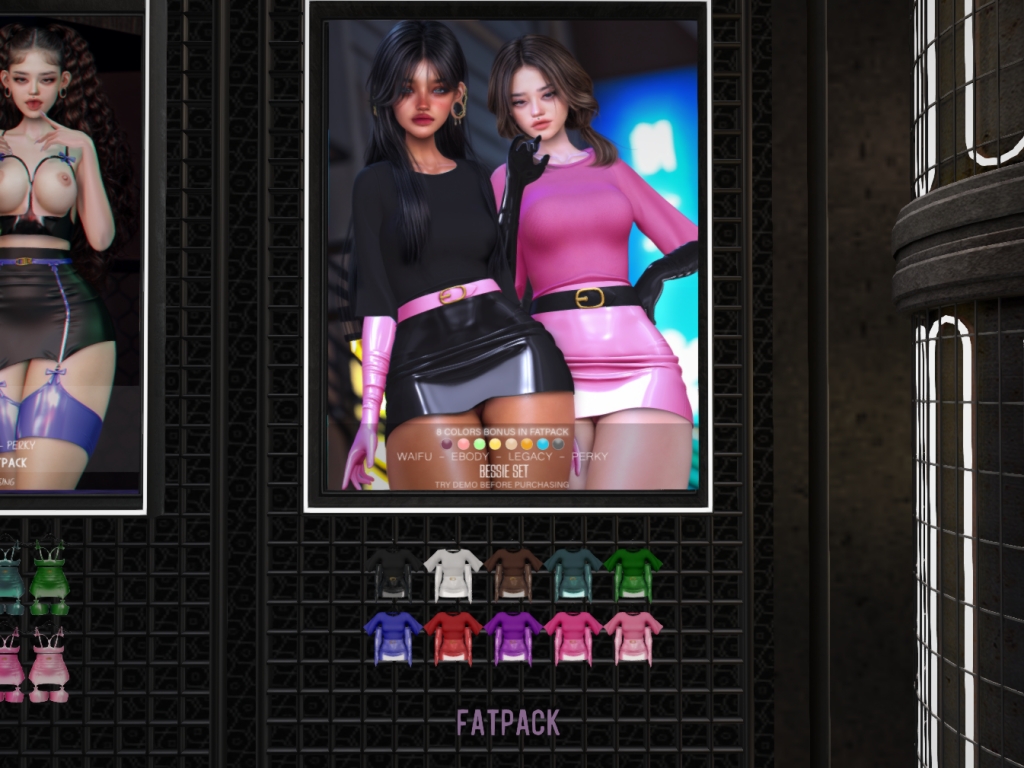Select the green lingerie set outfit
The image size is (1024, 768).
[x=48, y=579]
